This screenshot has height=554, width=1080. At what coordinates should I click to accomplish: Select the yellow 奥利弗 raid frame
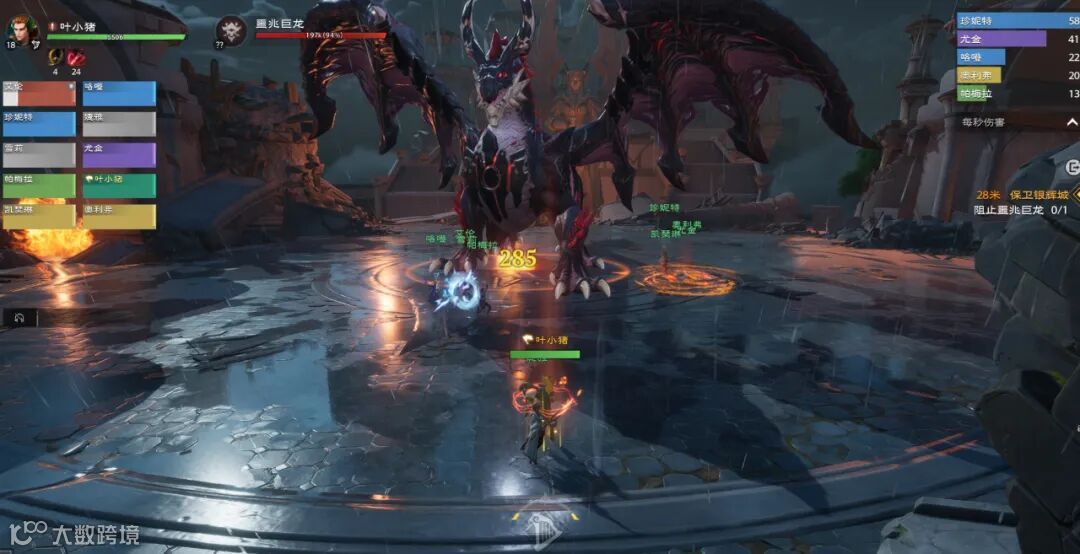coord(119,216)
